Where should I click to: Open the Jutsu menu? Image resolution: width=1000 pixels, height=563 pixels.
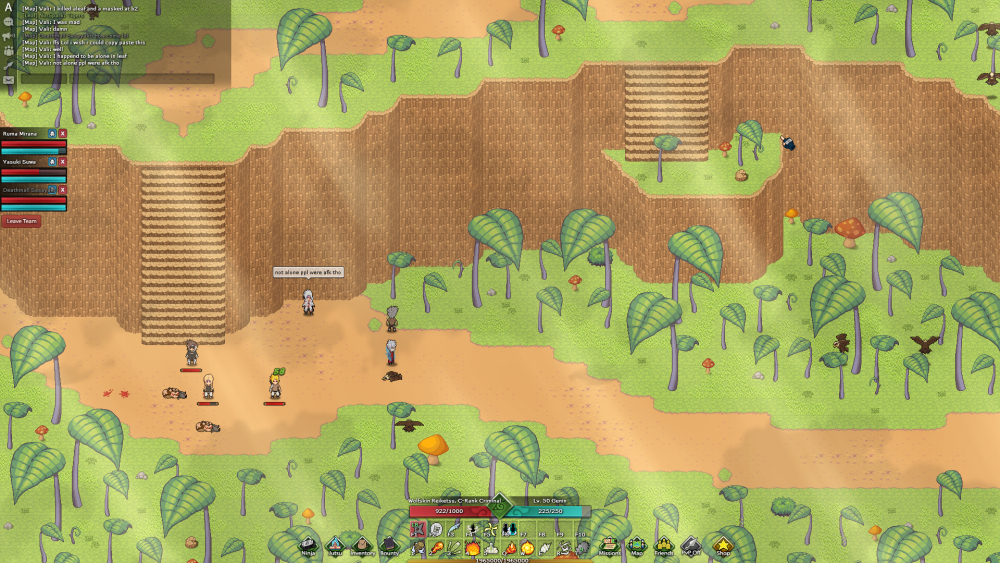coord(335,545)
